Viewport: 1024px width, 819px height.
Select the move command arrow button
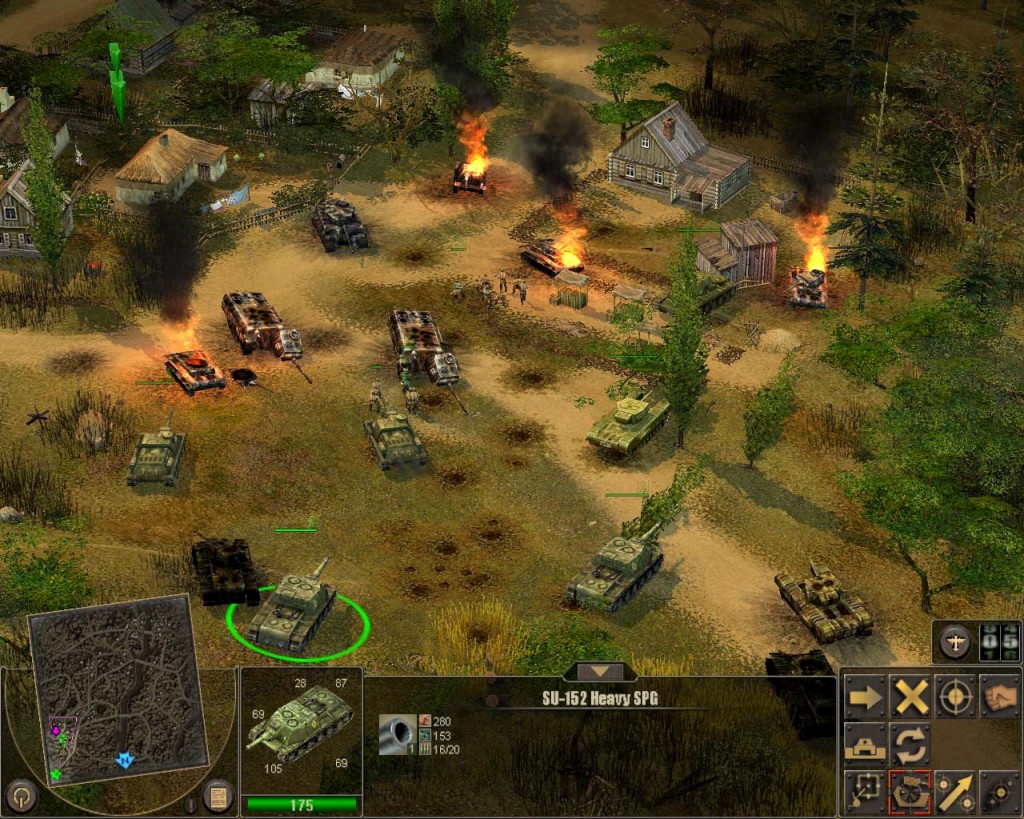click(865, 697)
